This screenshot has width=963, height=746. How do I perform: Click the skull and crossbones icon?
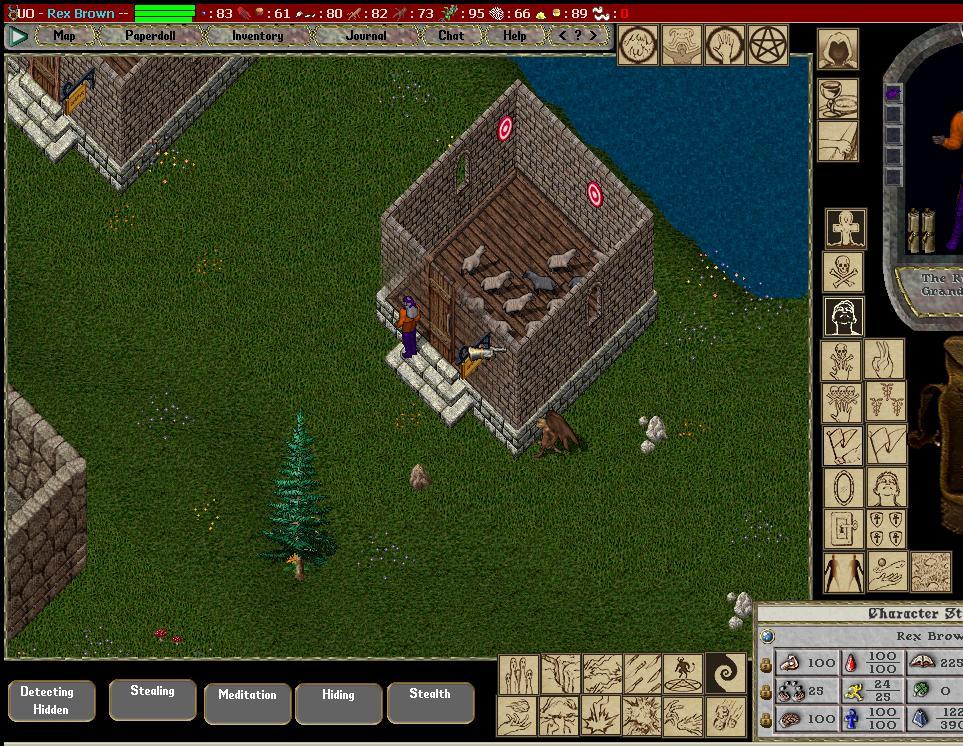point(843,272)
